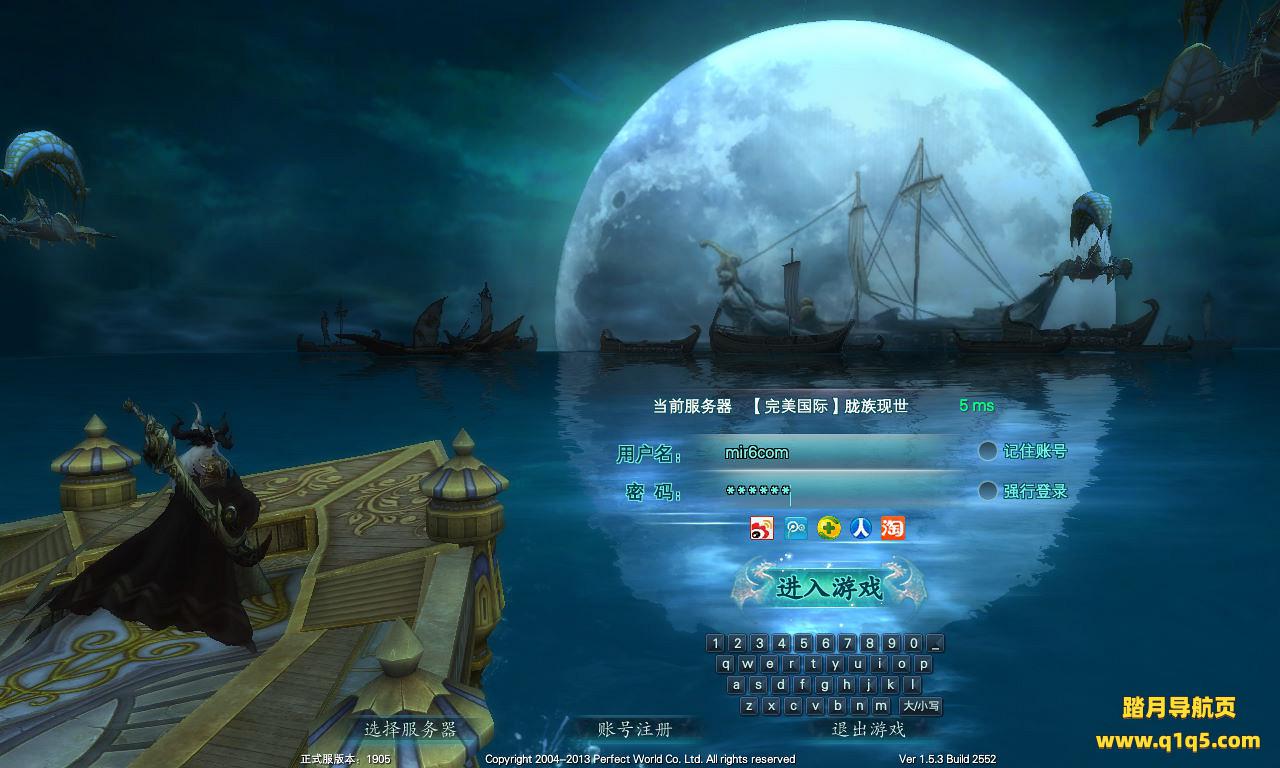1280x768 pixels.
Task: Hit the 'm' key on the virtual keyboard
Action: tap(880, 706)
